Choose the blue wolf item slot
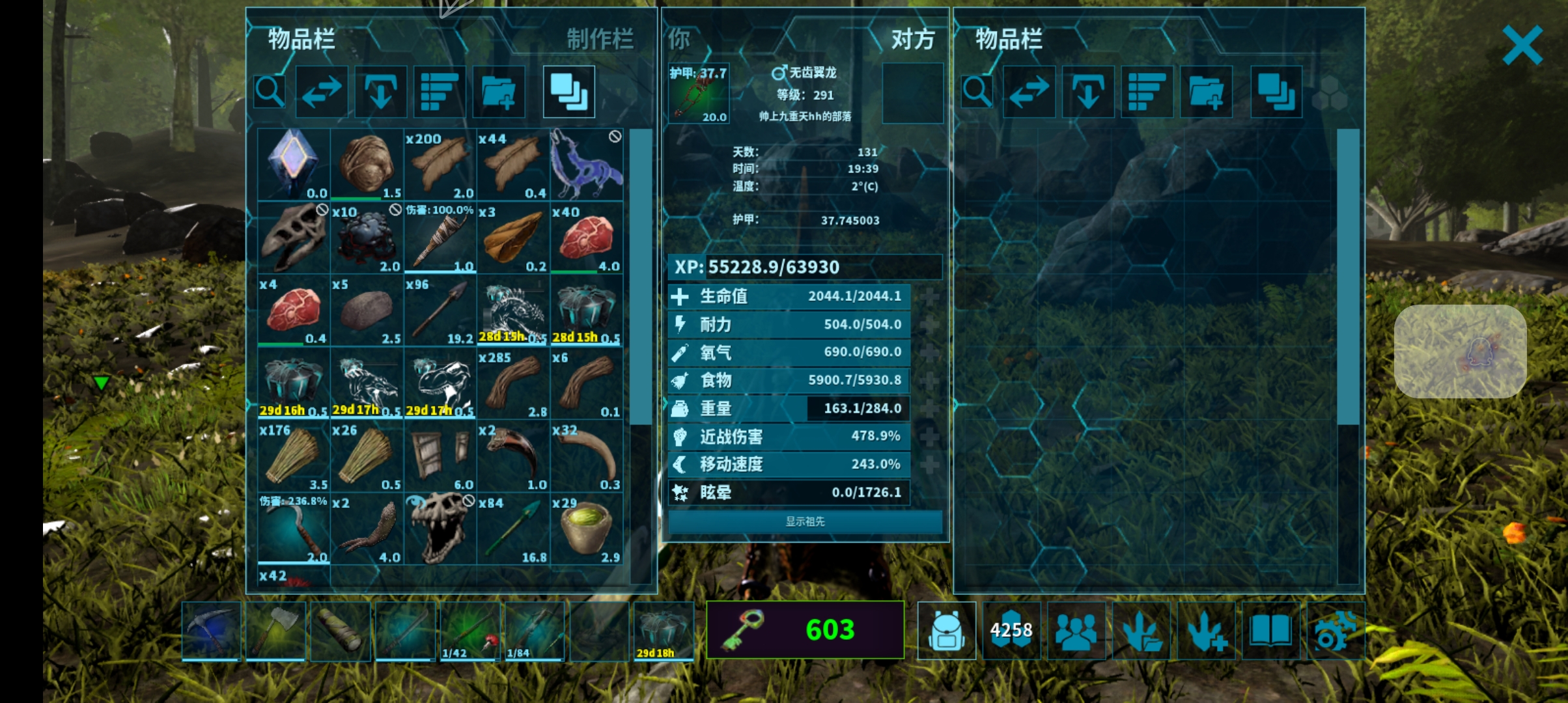The image size is (1568, 703). 586,165
